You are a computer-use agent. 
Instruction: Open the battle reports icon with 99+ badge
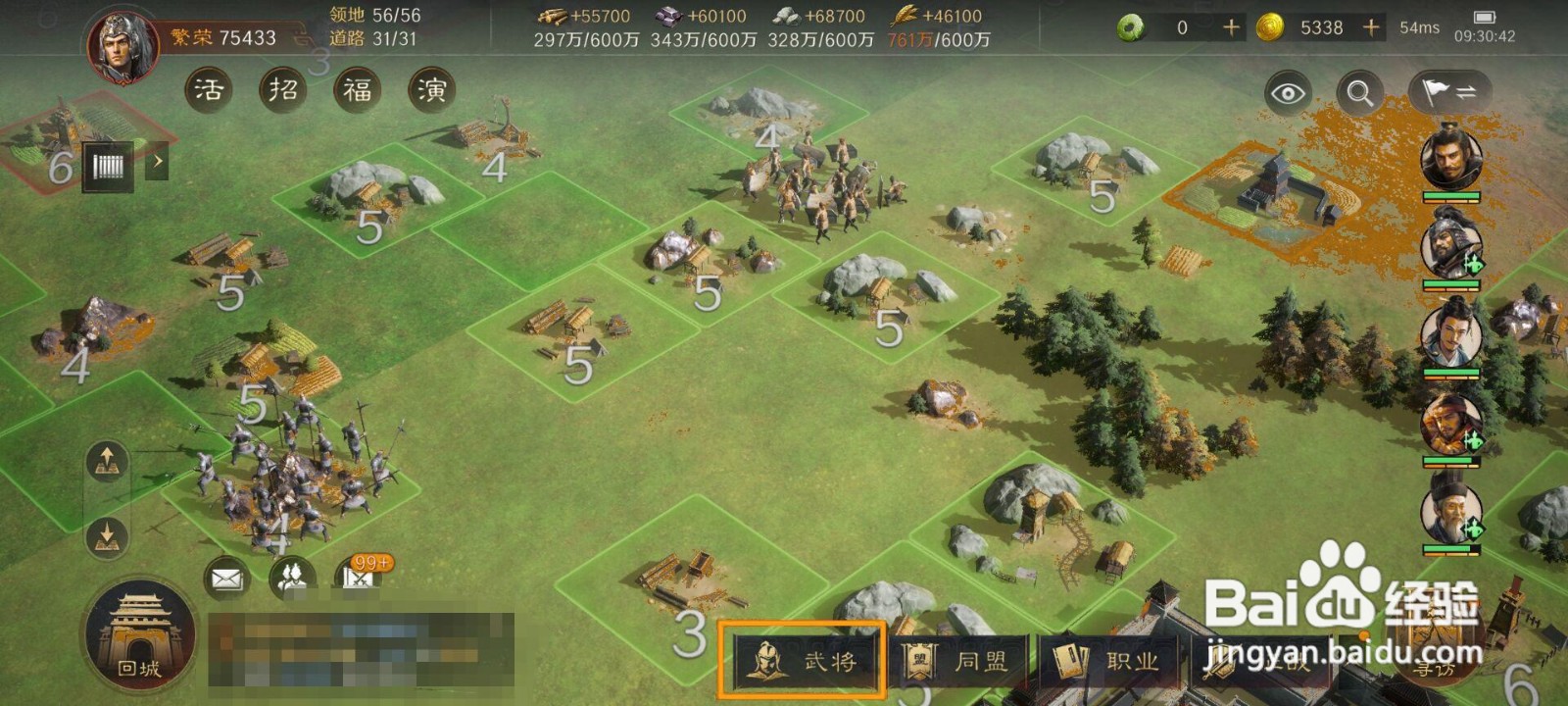tap(361, 577)
